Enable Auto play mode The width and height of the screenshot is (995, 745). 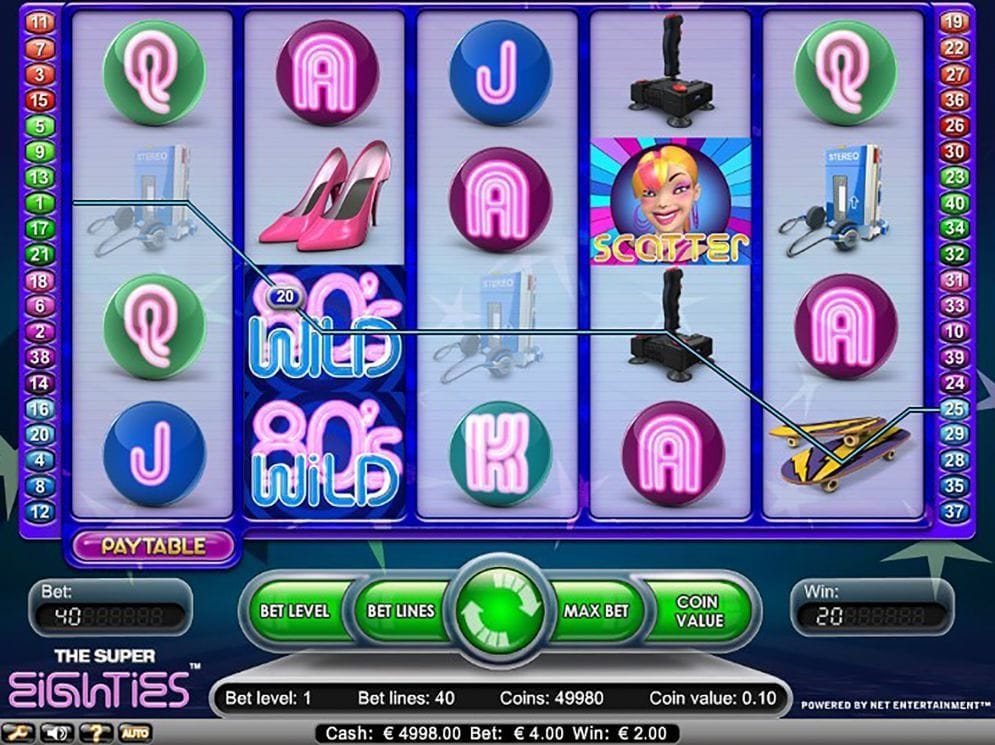pyautogui.click(x=134, y=733)
